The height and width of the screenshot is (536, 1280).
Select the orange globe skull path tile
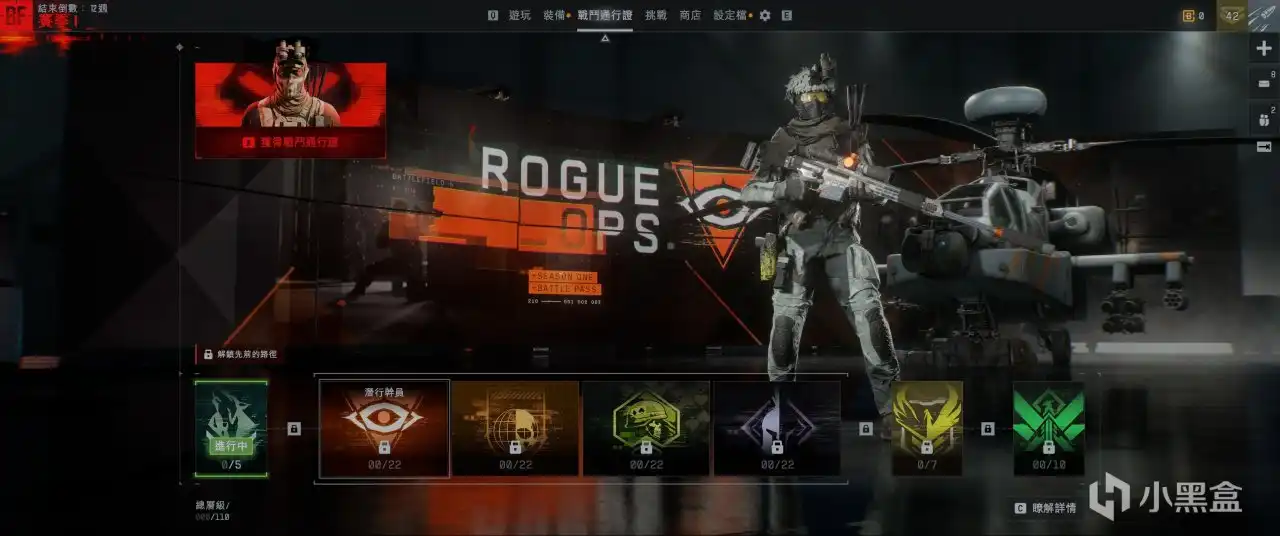pyautogui.click(x=515, y=428)
